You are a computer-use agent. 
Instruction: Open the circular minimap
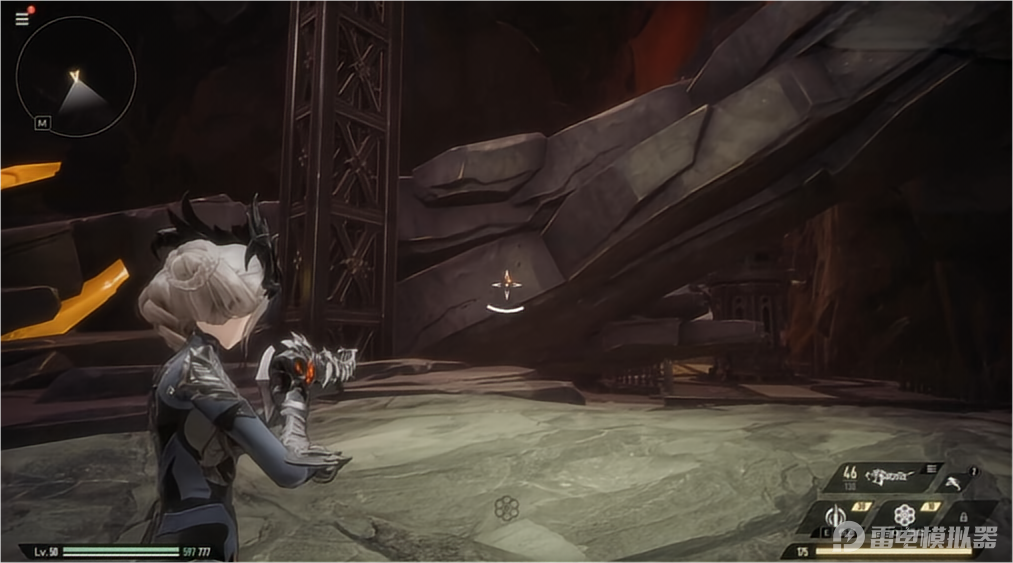point(76,76)
